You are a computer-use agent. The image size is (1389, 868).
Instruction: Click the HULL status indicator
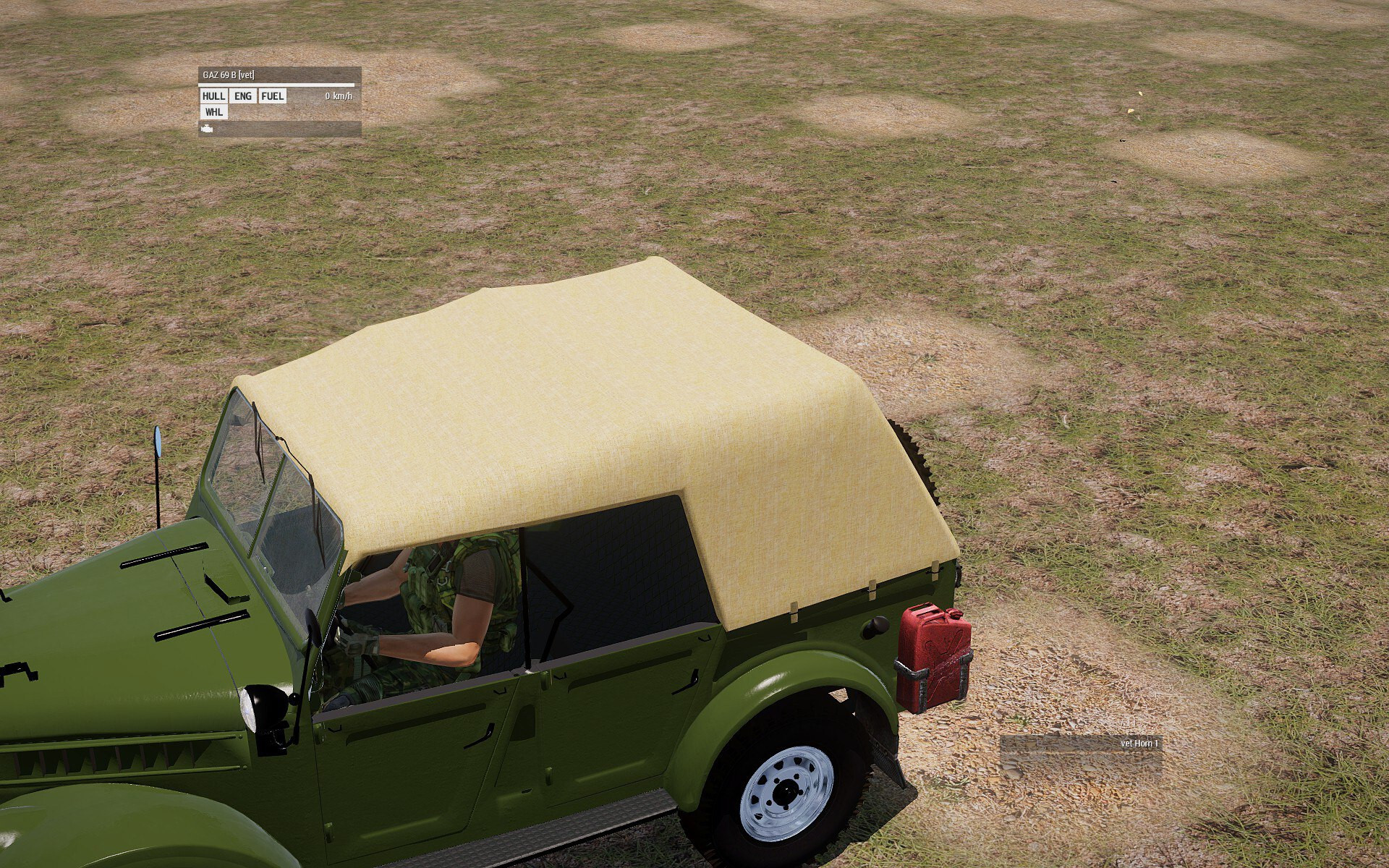click(213, 96)
